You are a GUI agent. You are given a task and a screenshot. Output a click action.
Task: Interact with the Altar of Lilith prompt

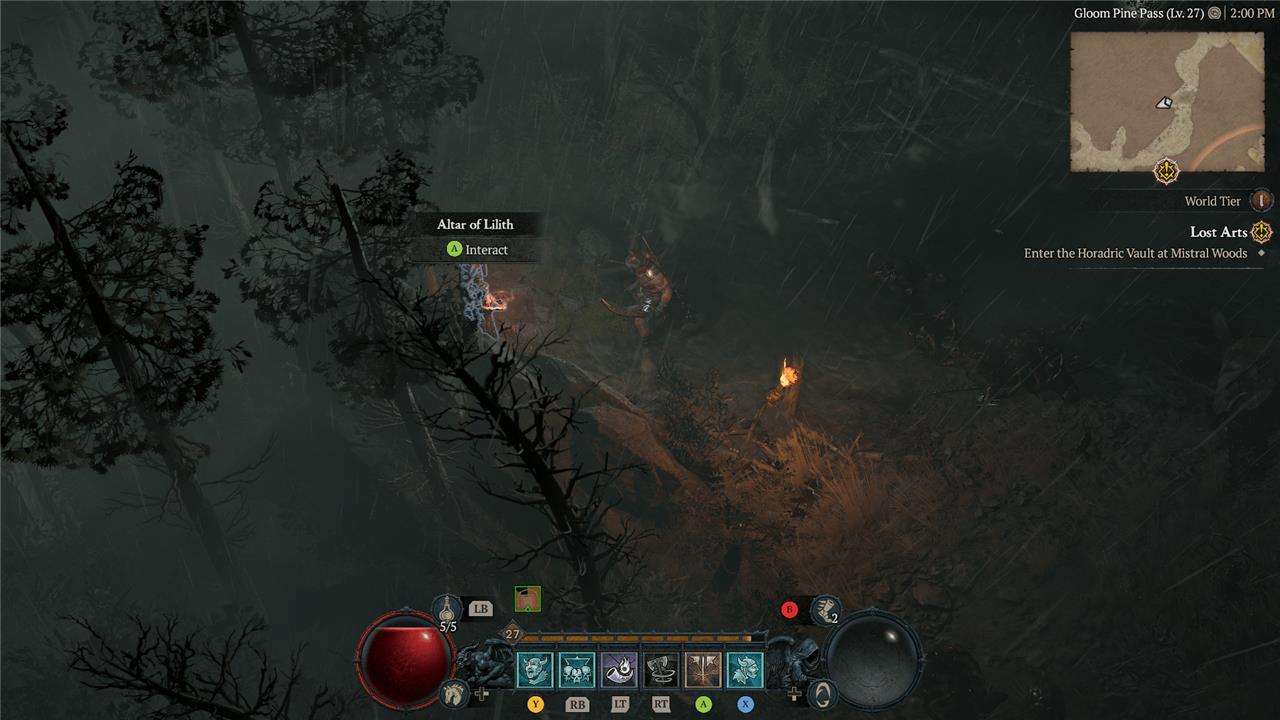pos(477,250)
